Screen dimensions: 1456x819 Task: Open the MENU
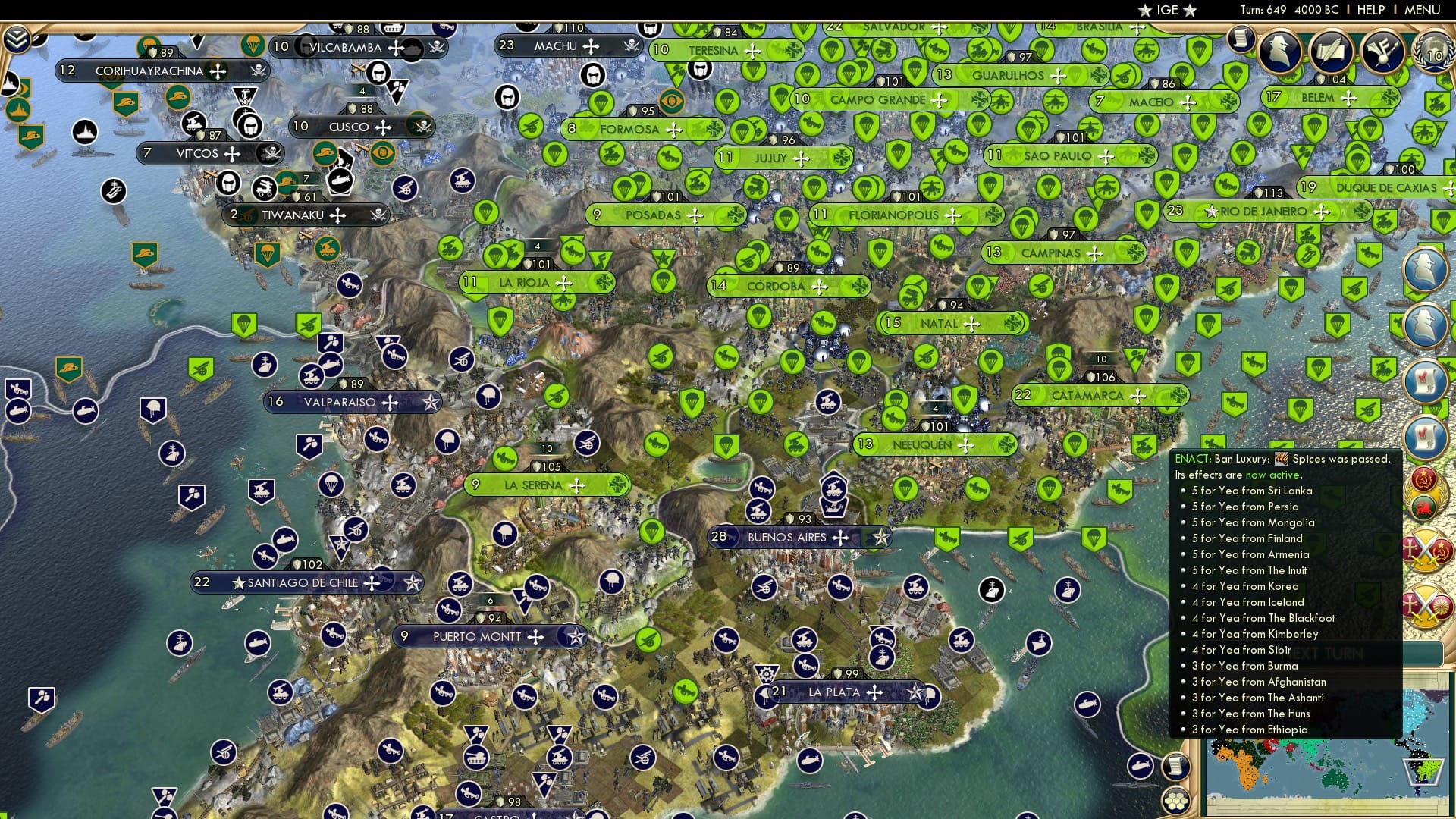(x=1423, y=10)
